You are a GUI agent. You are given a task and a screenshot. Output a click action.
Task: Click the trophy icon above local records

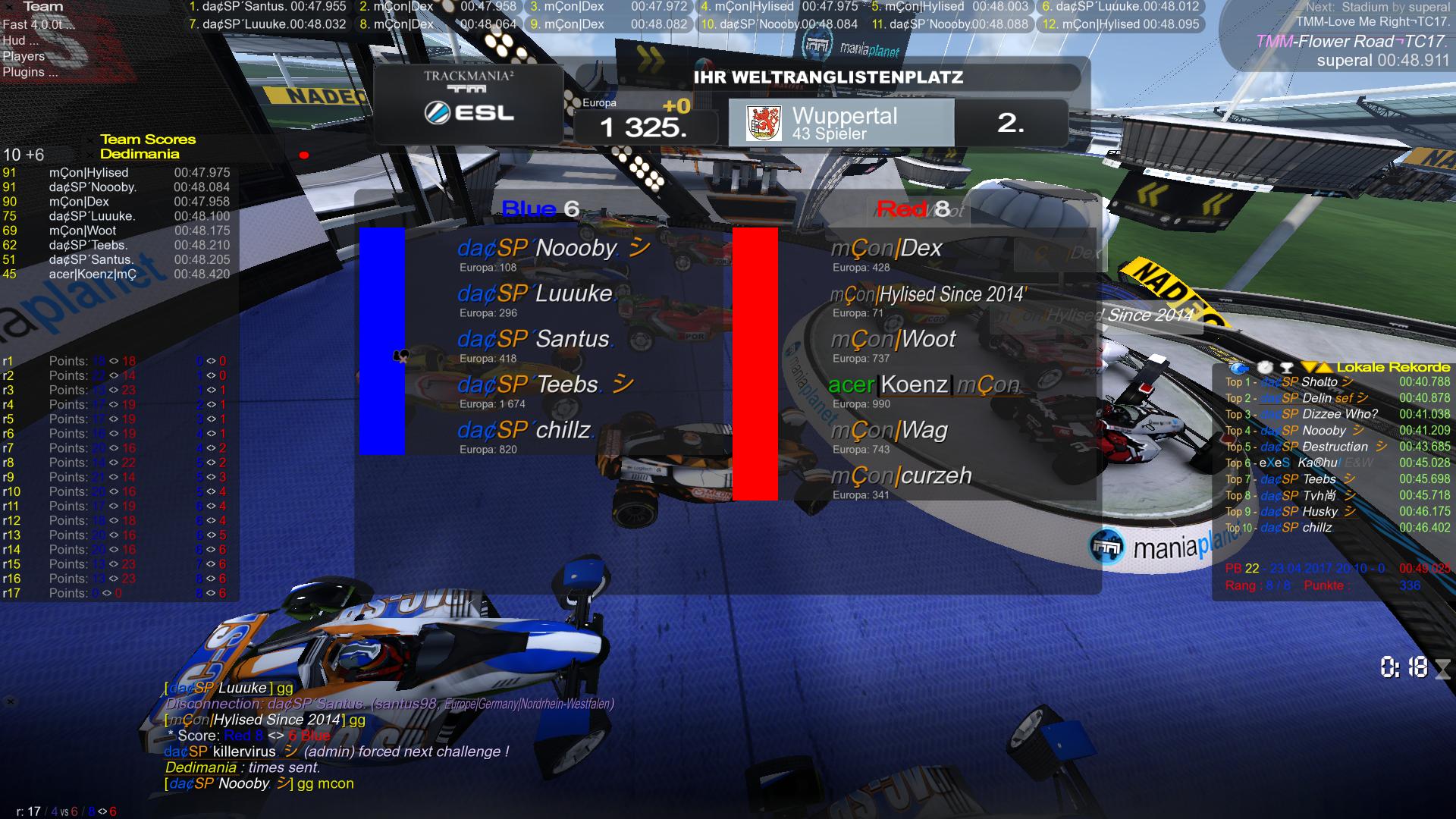point(1286,368)
